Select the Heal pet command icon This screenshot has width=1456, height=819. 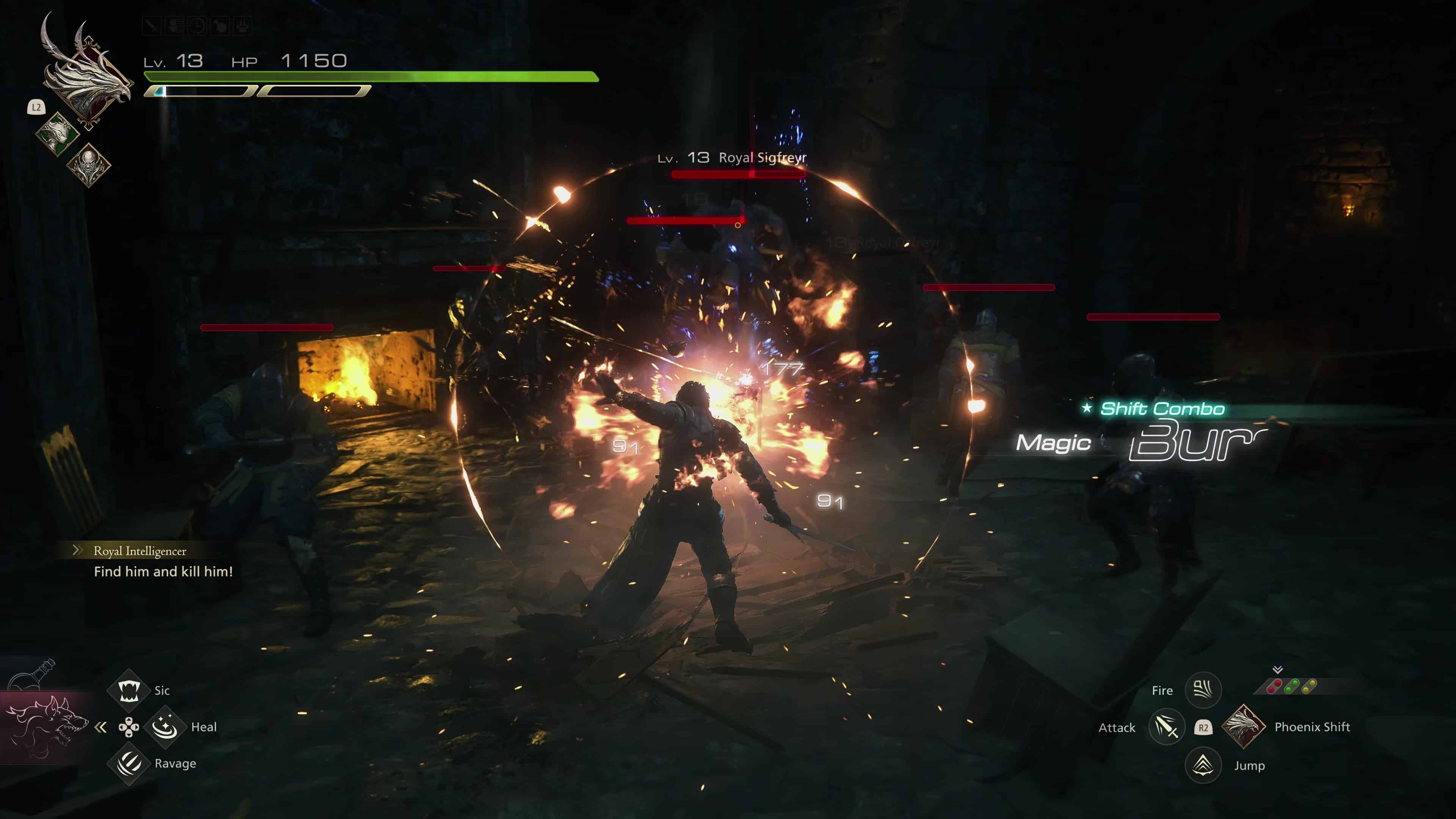click(165, 727)
